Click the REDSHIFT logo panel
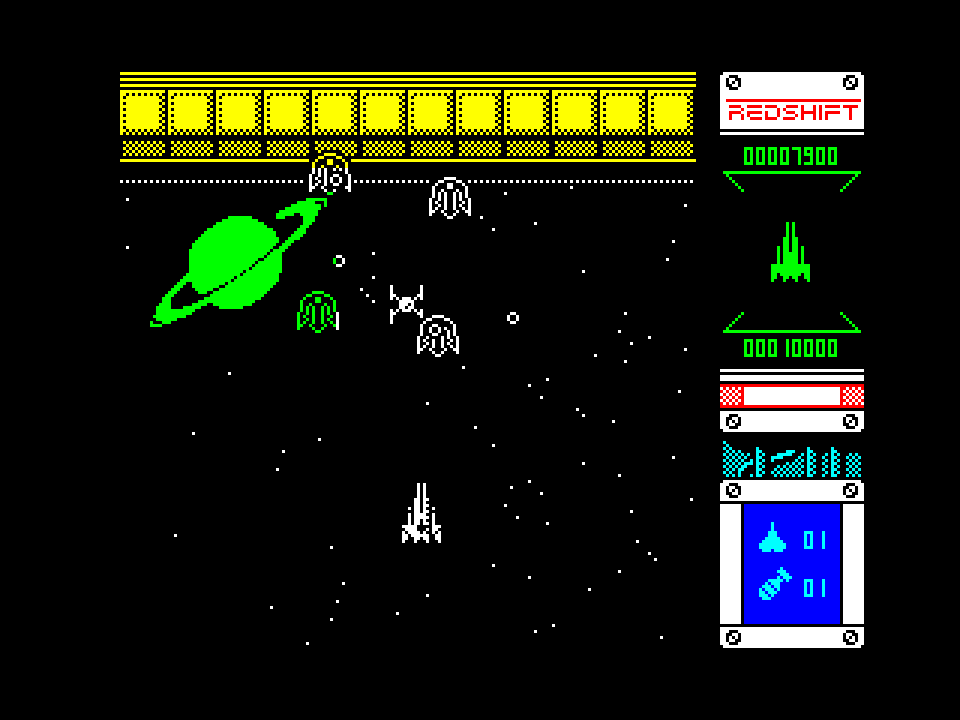Screen dimensions: 960x720 (792, 110)
